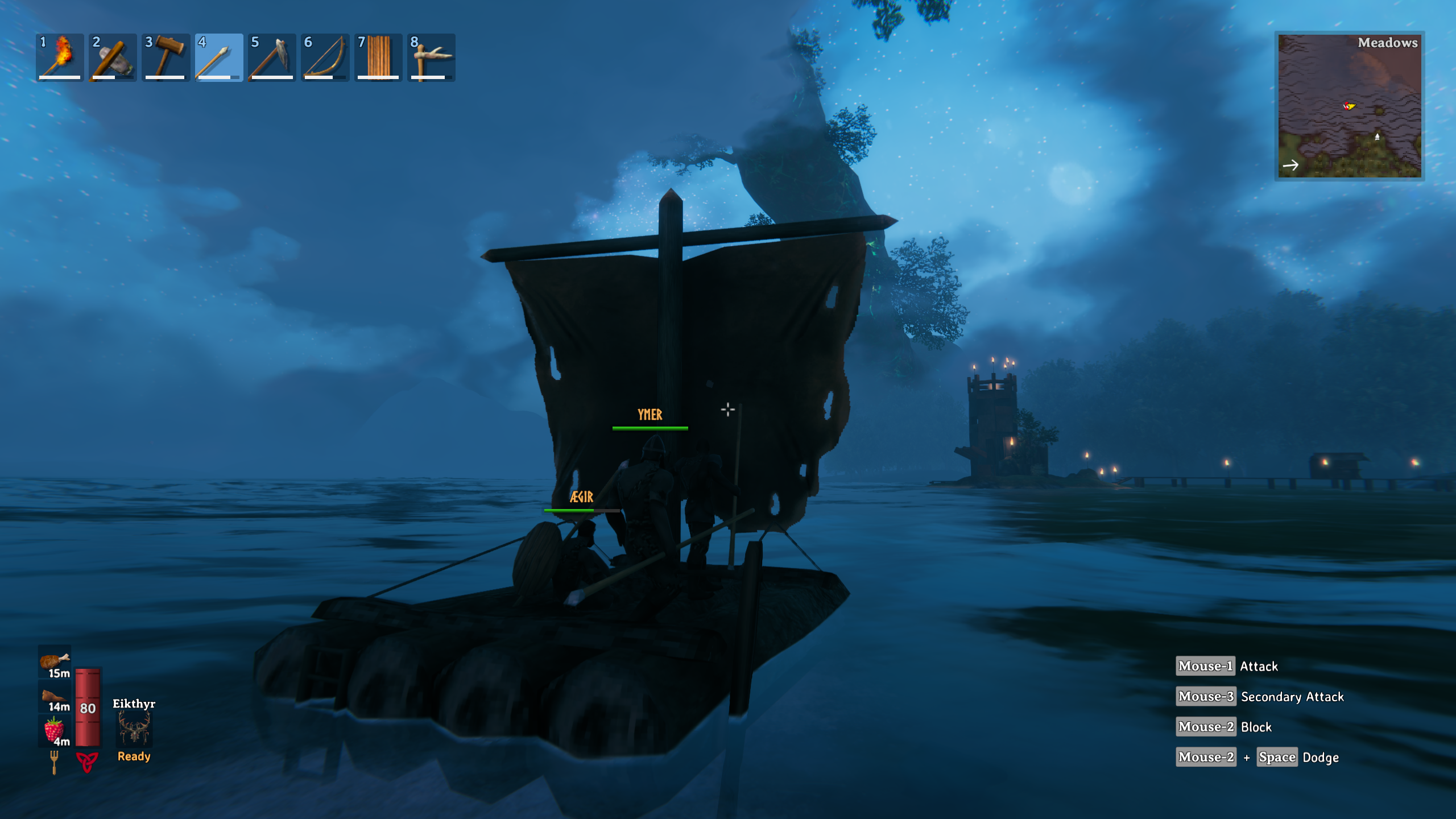1456x819 pixels.
Task: Equip the bow in slot 6
Action: coord(325,57)
